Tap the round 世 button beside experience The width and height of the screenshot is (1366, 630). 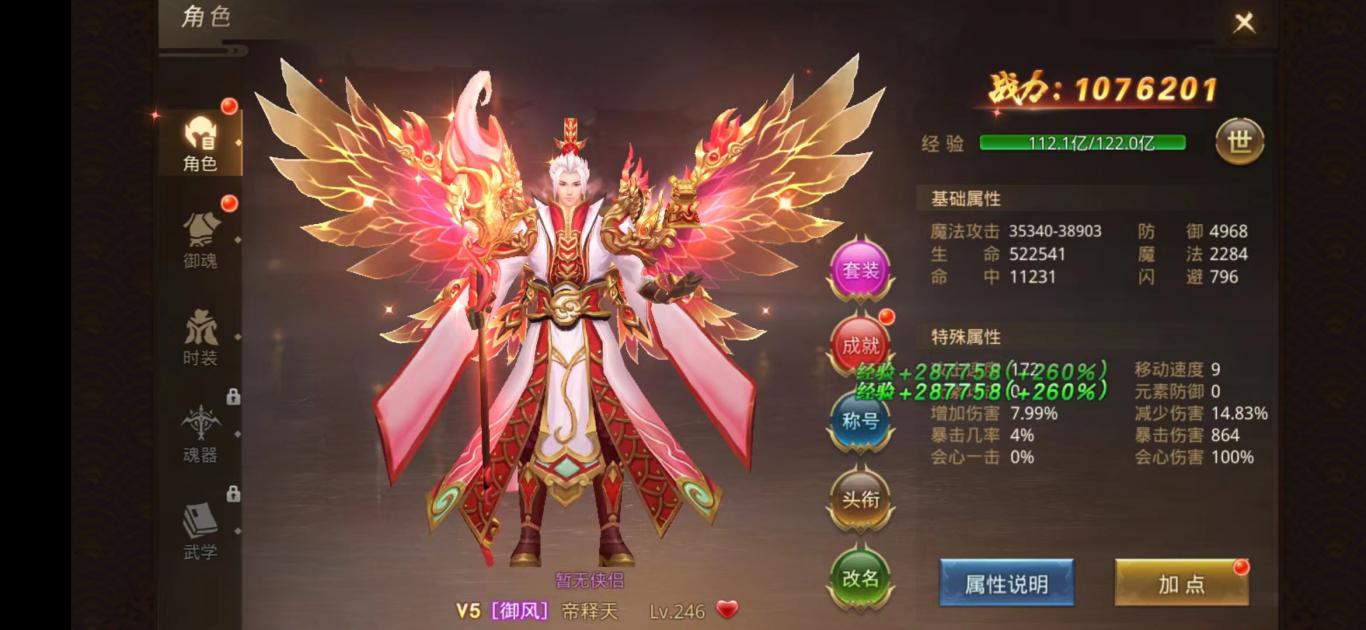1239,142
